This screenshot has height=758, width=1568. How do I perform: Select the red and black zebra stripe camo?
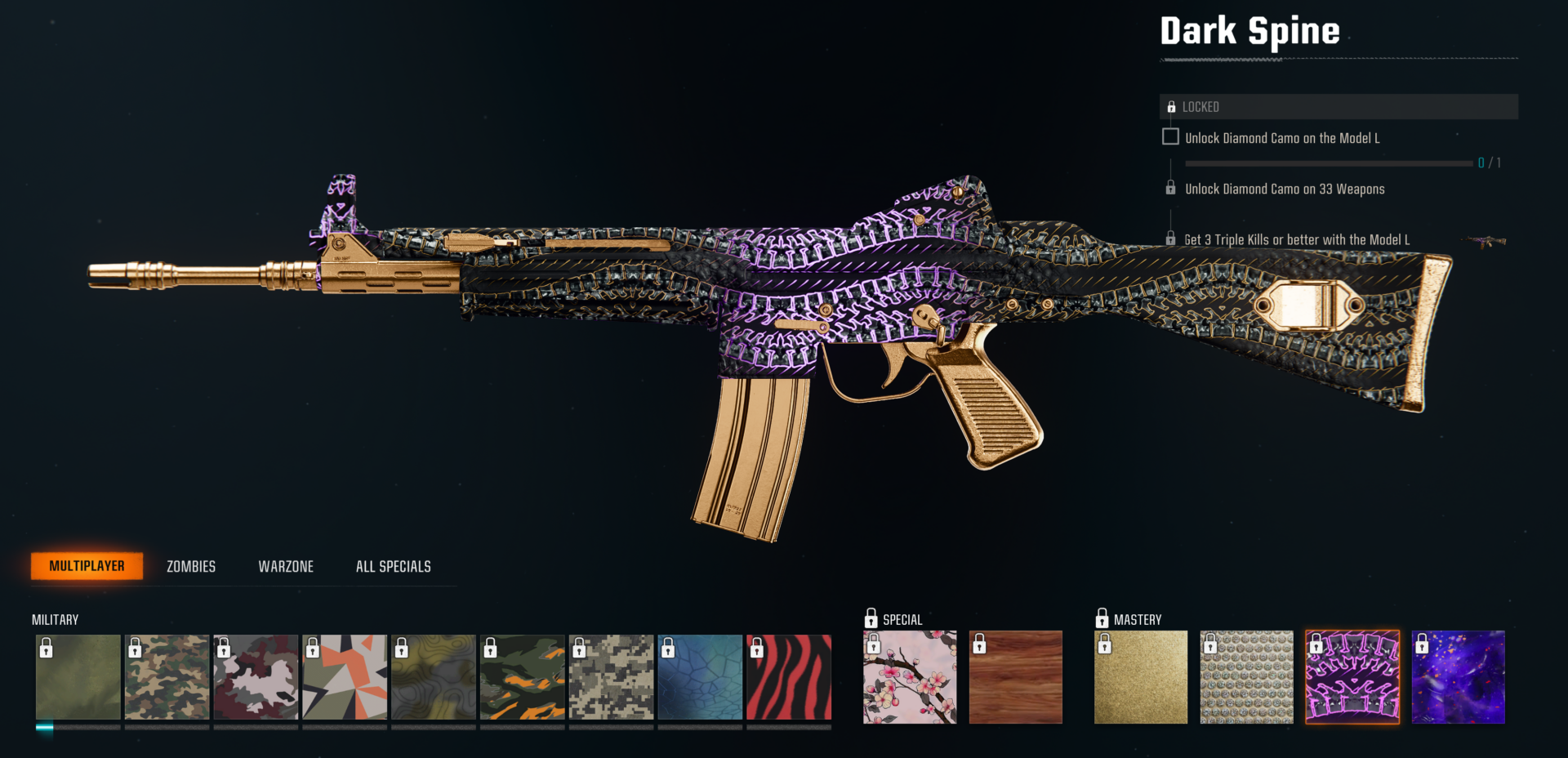(x=789, y=677)
